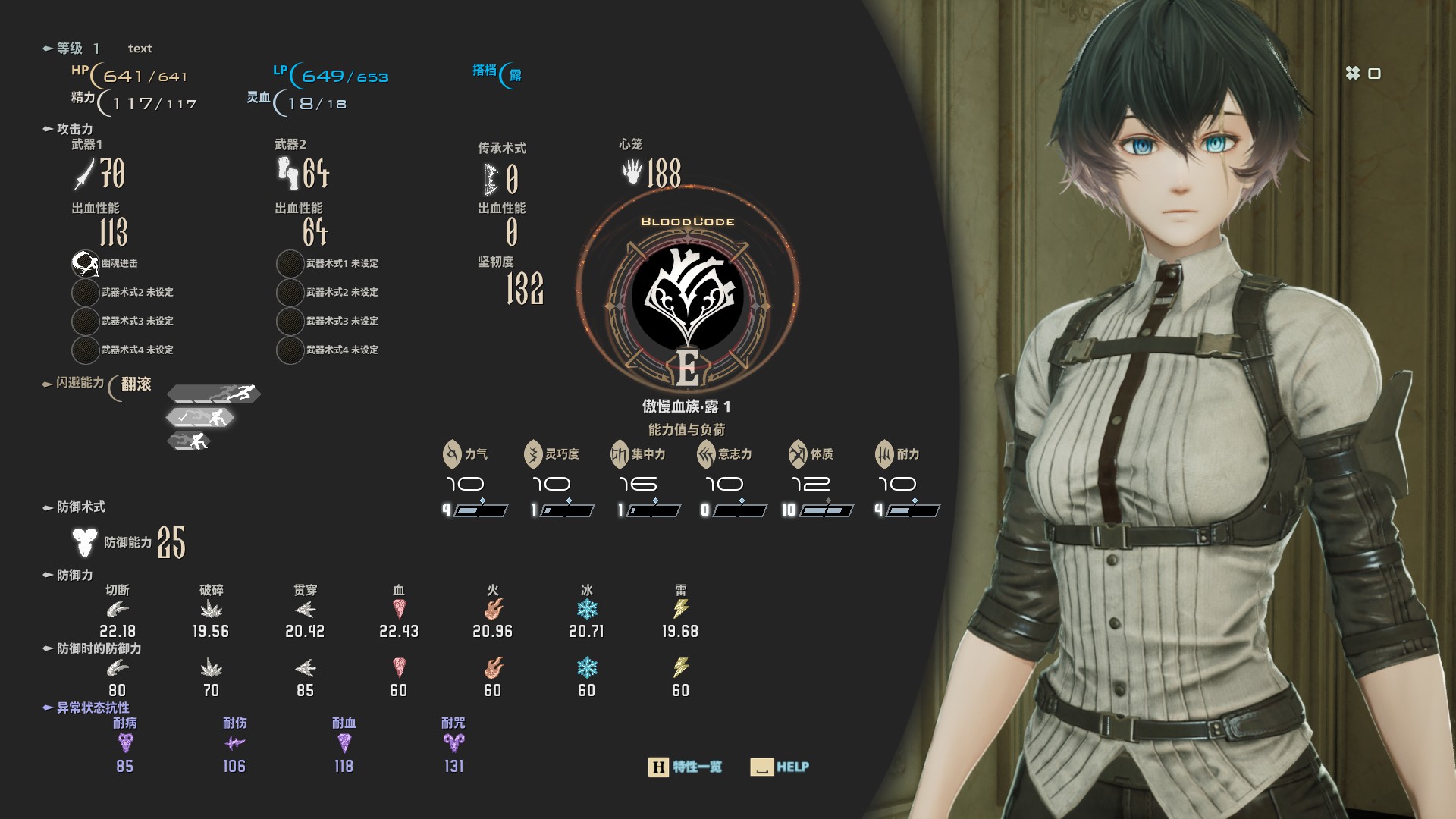Choose the 体质 vitality stat icon
The height and width of the screenshot is (819, 1456).
[x=798, y=454]
